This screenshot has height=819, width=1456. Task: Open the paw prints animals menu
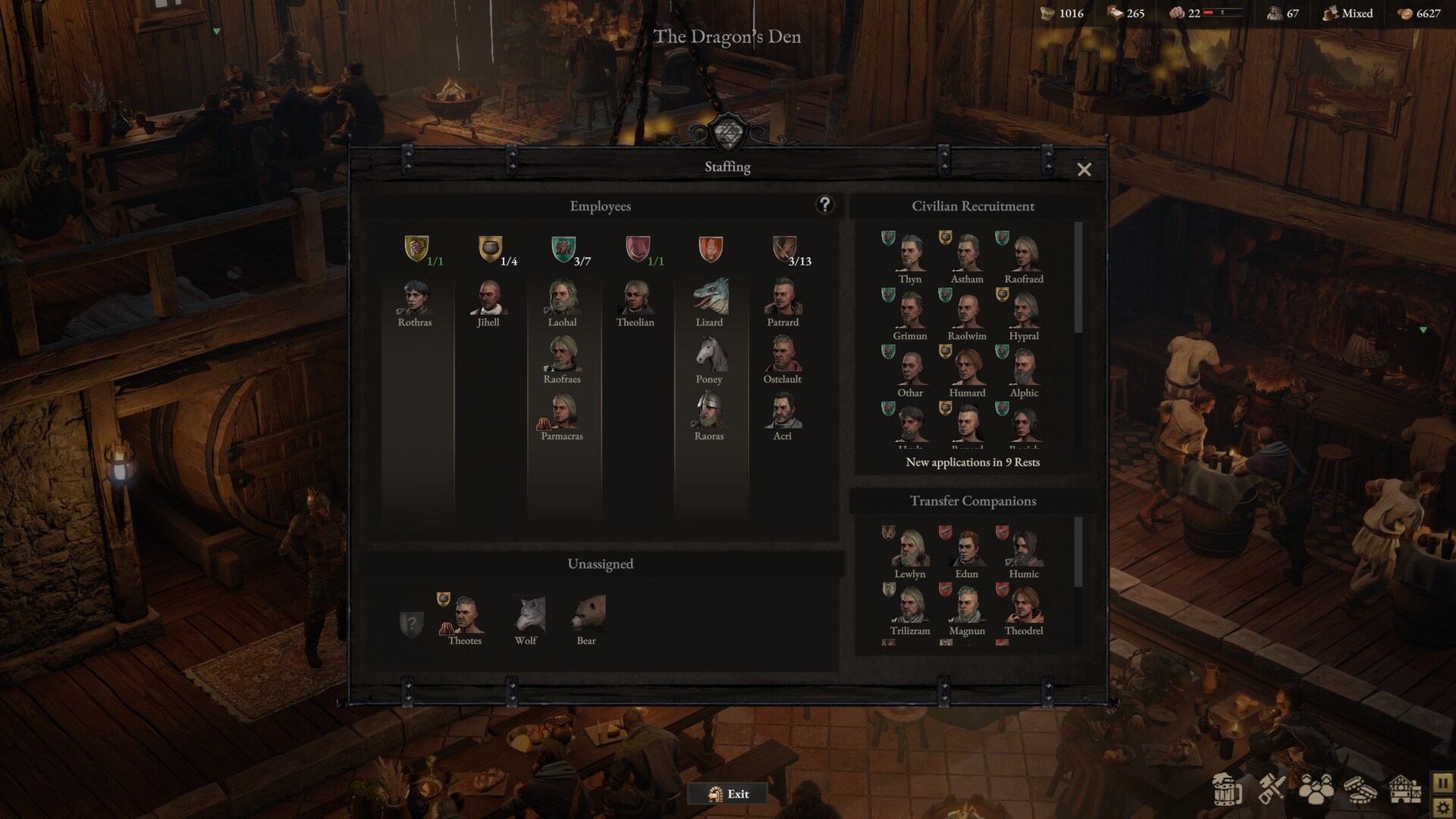[x=1316, y=789]
